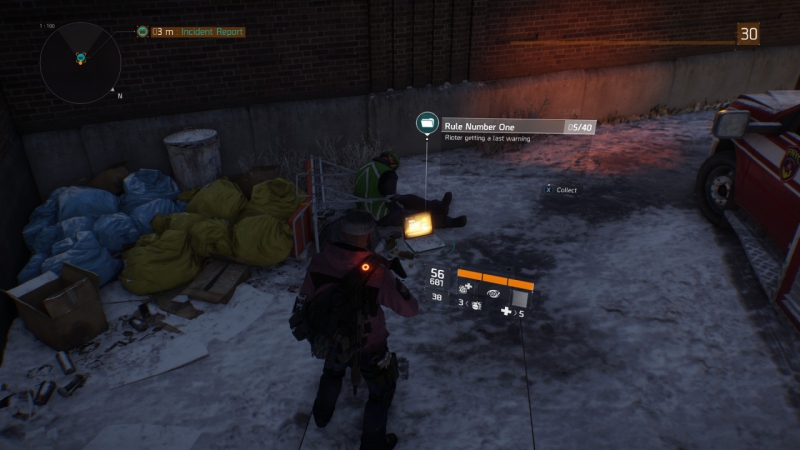Image resolution: width=800 pixels, height=450 pixels.
Task: Use the medkit plus icon
Action: pos(506,313)
